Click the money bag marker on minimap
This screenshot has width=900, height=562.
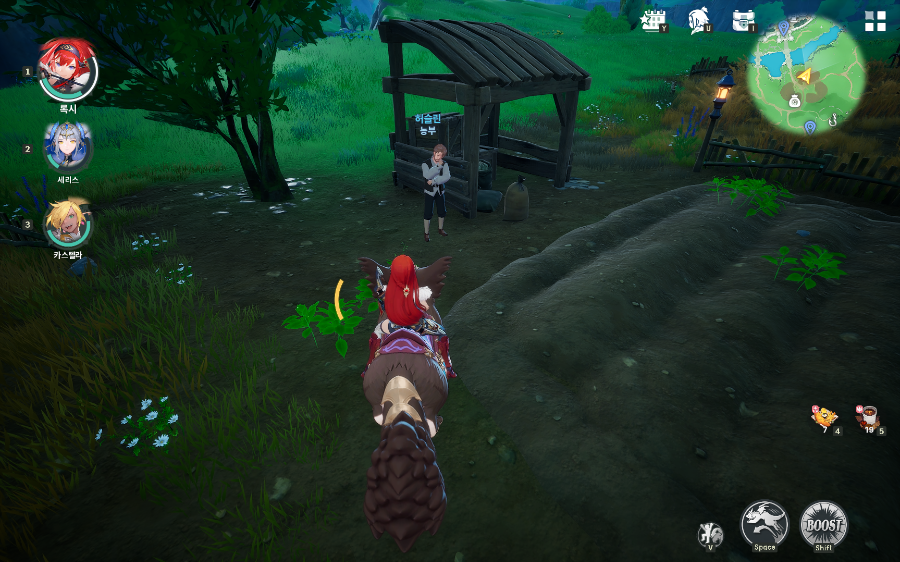click(x=793, y=100)
